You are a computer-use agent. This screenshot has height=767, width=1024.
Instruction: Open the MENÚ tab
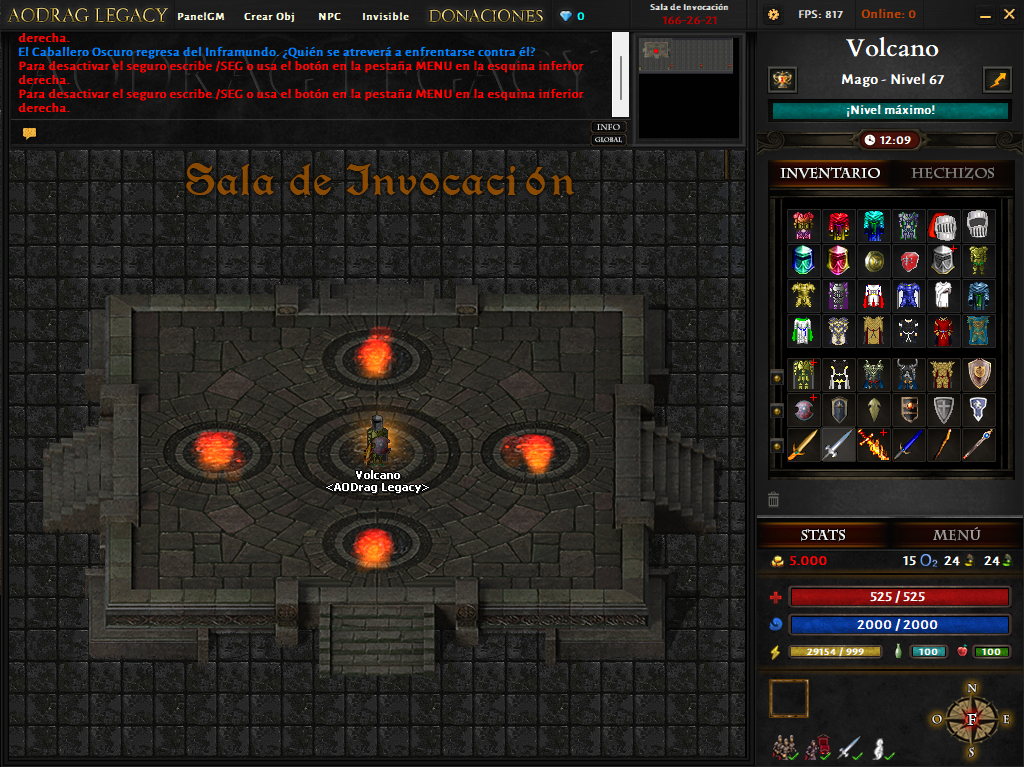pyautogui.click(x=956, y=535)
